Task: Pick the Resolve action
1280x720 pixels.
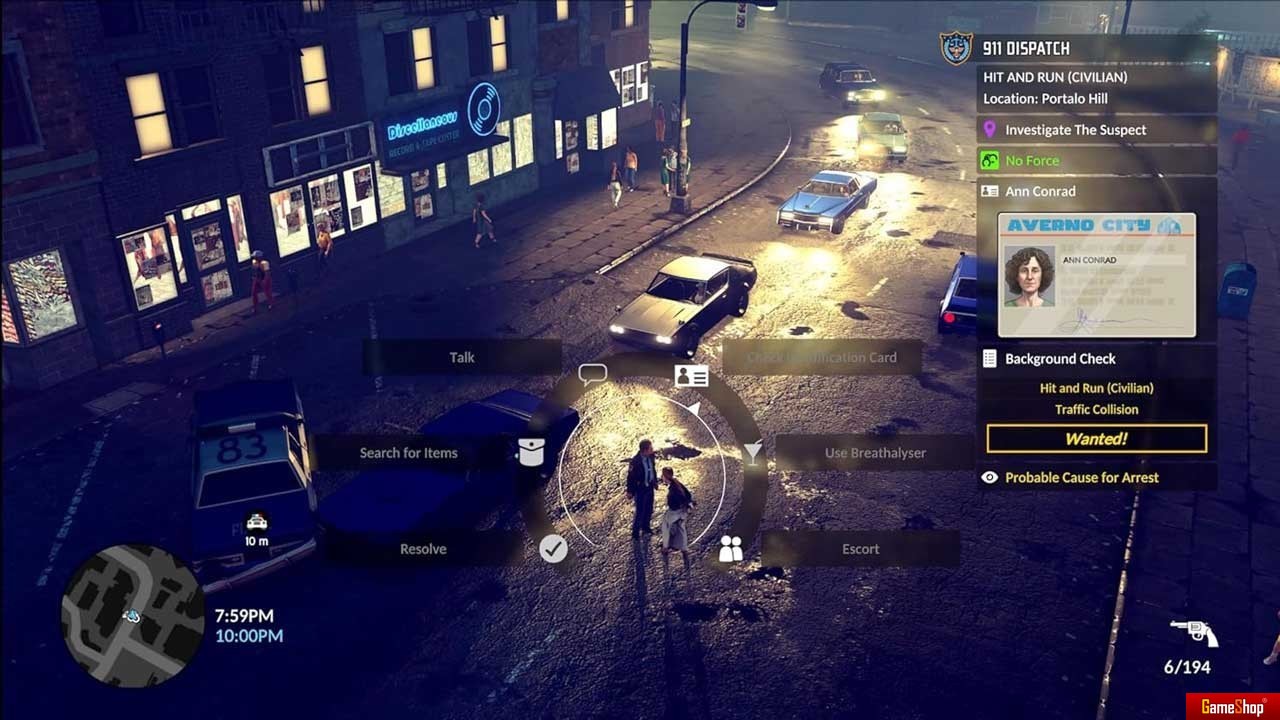Action: [423, 549]
